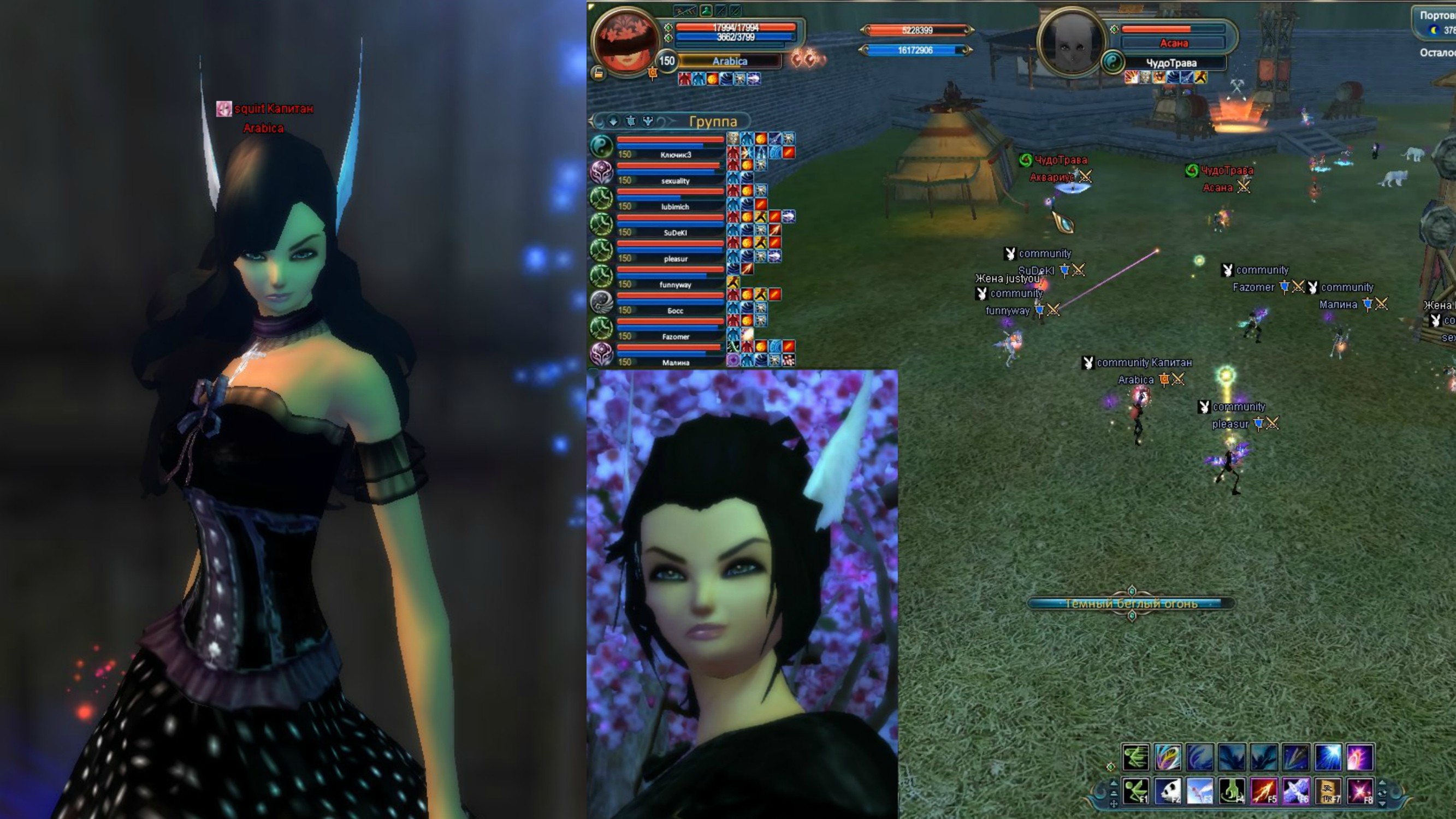
Task: Click the hotbar swap arrows button
Action: click(1382, 793)
